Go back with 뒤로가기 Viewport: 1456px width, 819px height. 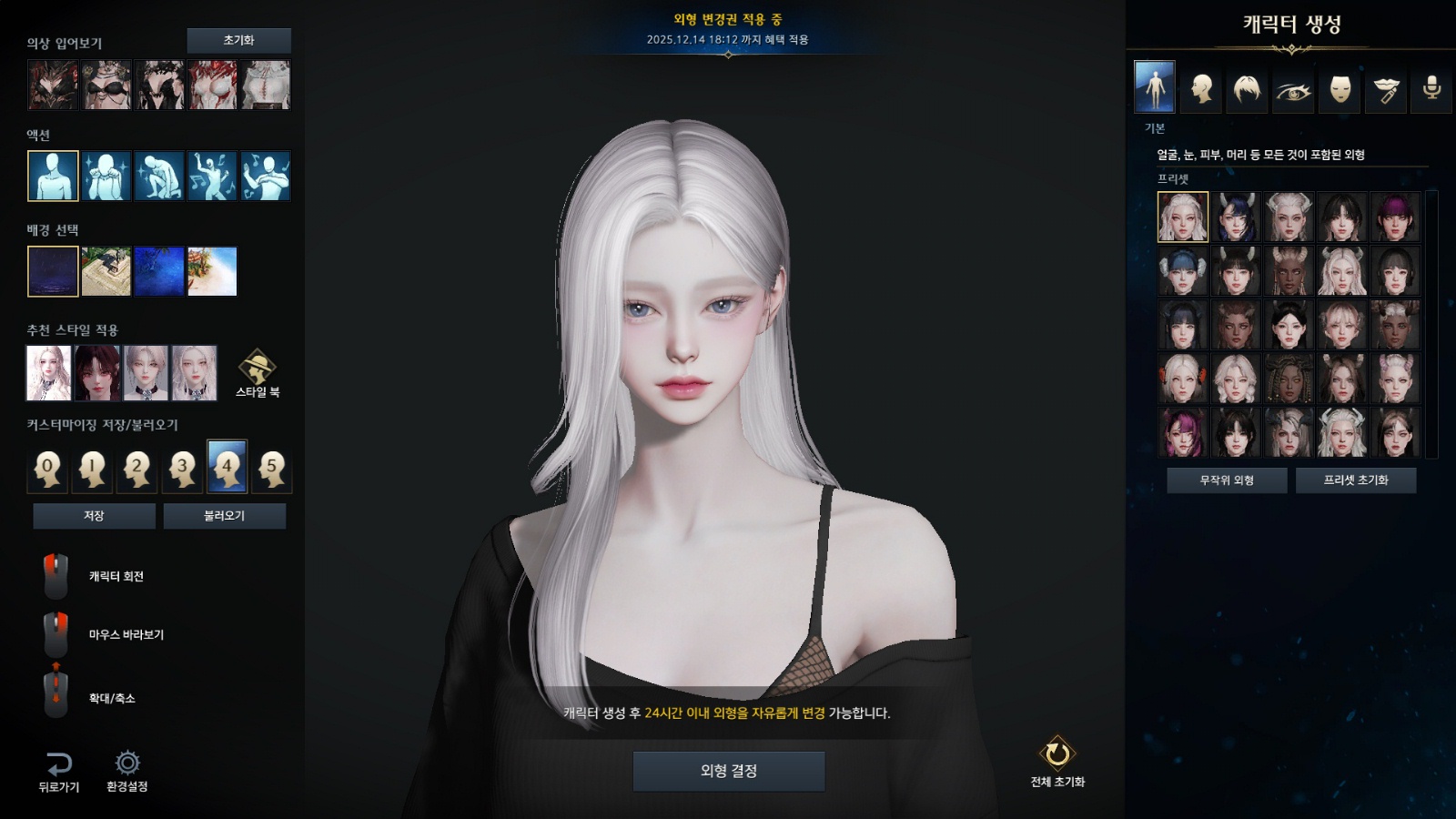point(58,771)
